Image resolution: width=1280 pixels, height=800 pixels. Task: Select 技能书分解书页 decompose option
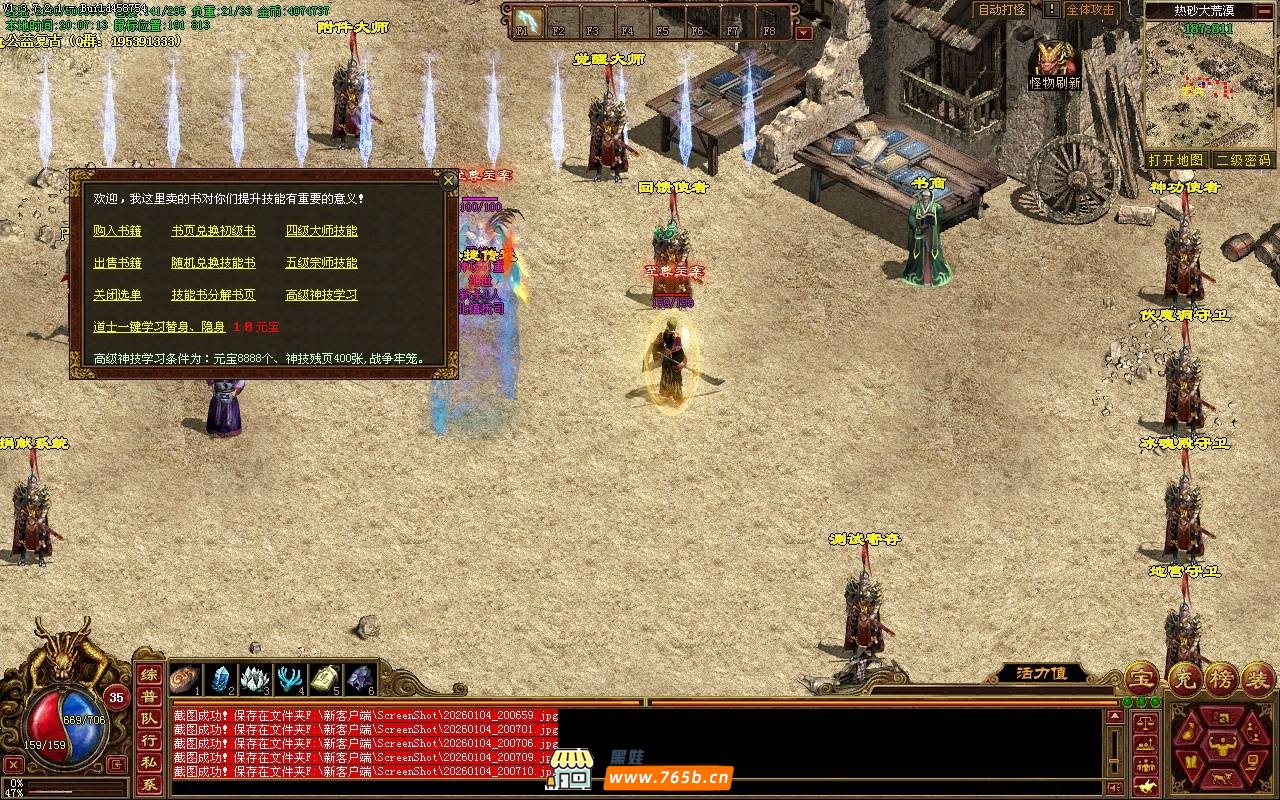pyautogui.click(x=213, y=295)
